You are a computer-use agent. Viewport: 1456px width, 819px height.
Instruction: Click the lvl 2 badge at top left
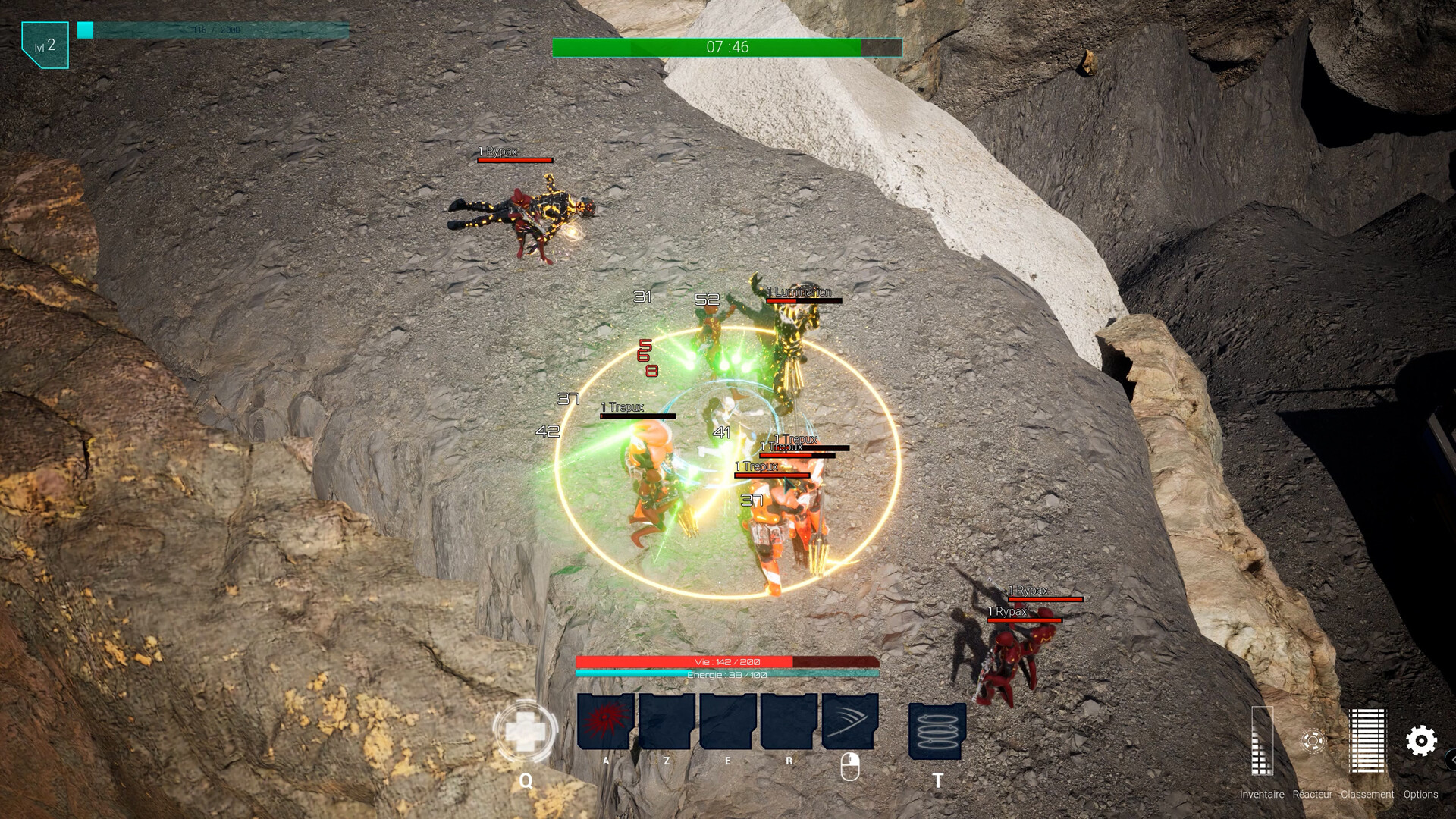[44, 45]
